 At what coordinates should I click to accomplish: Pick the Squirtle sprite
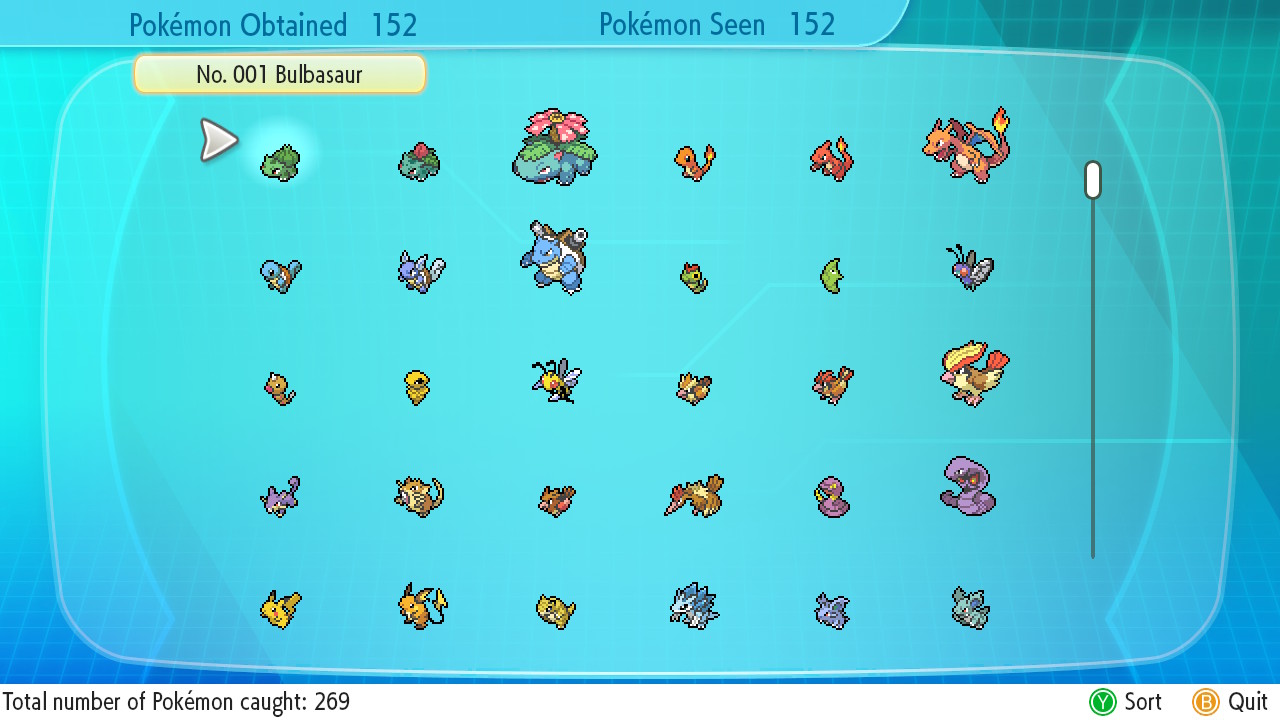pyautogui.click(x=280, y=273)
